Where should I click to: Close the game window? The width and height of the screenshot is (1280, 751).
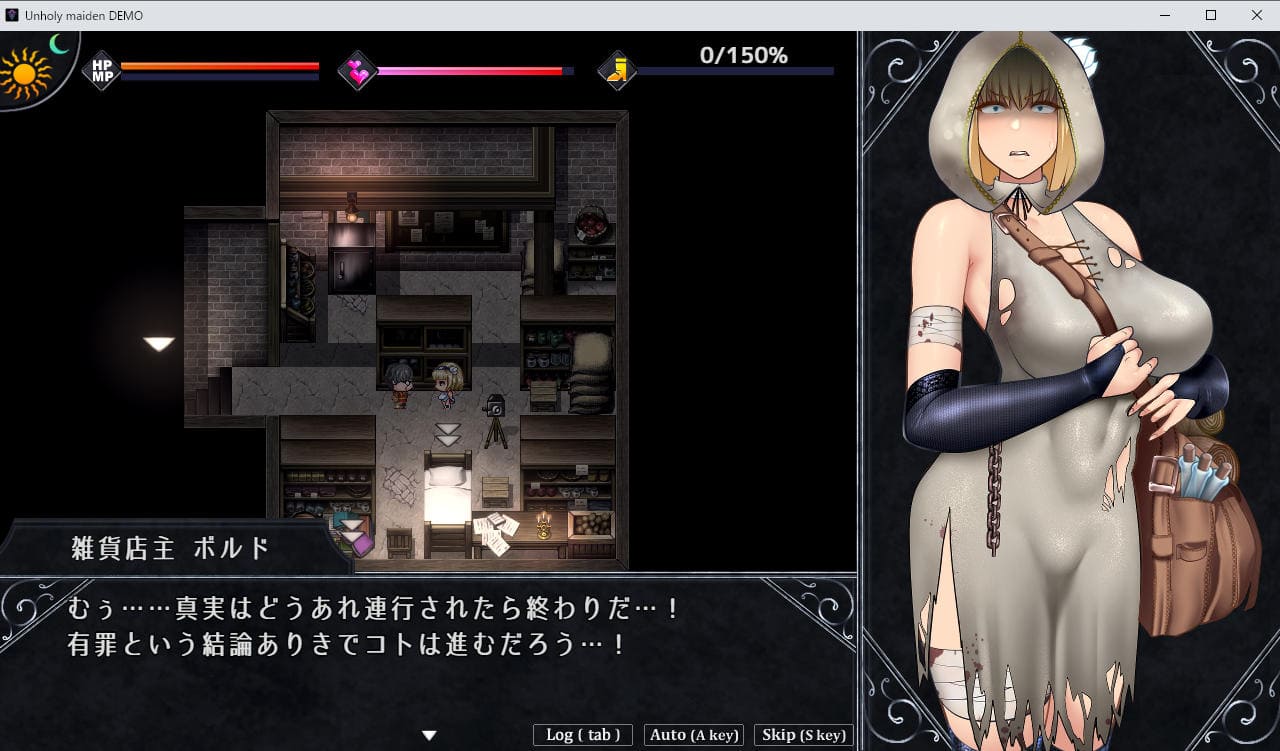click(1256, 15)
